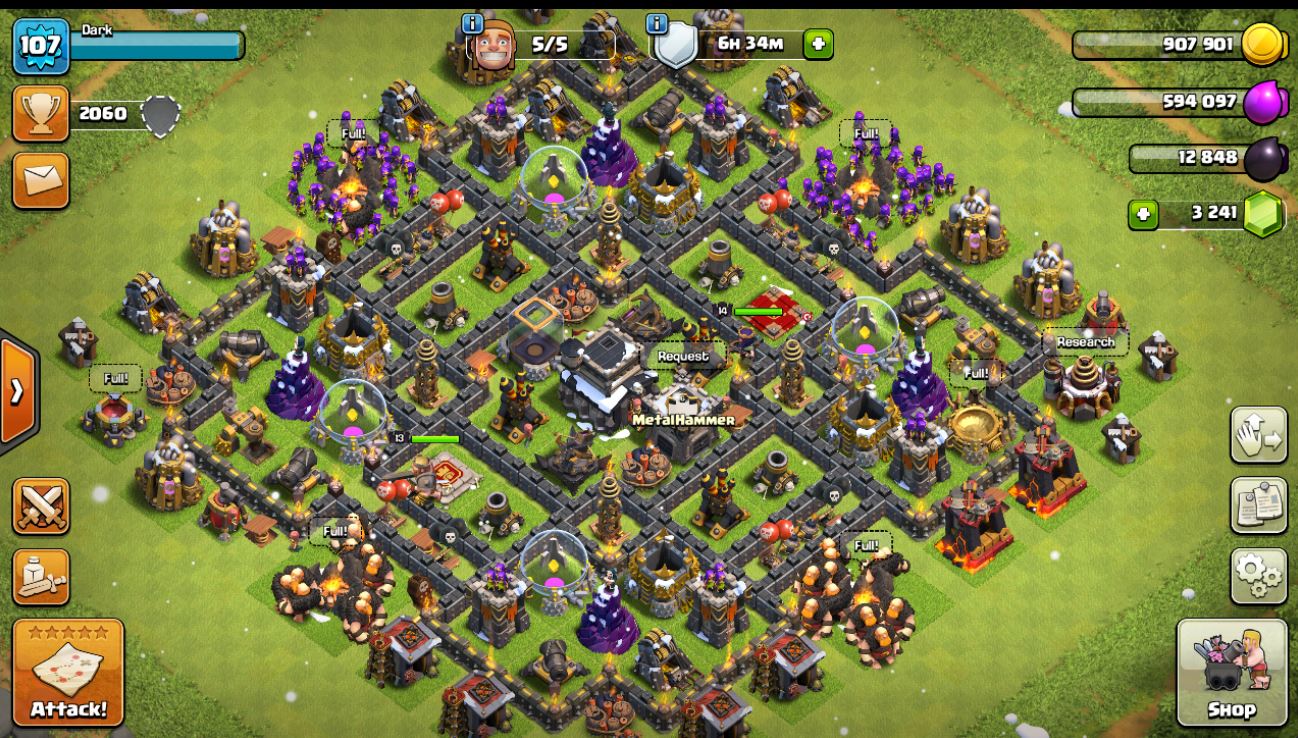Tap the Request troops bubble

pyautogui.click(x=683, y=356)
